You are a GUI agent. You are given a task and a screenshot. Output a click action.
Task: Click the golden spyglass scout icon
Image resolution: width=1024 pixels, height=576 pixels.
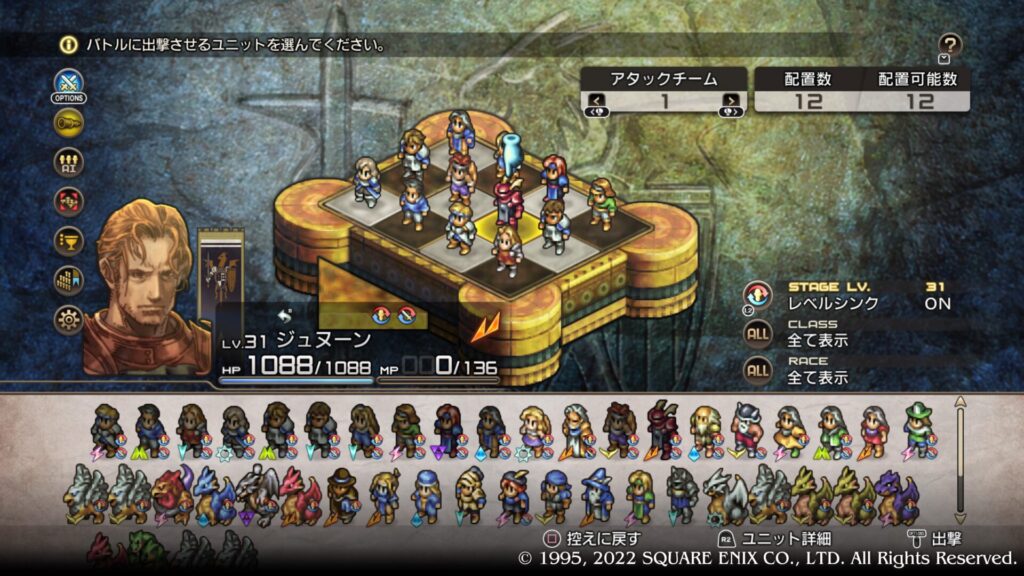pos(69,123)
